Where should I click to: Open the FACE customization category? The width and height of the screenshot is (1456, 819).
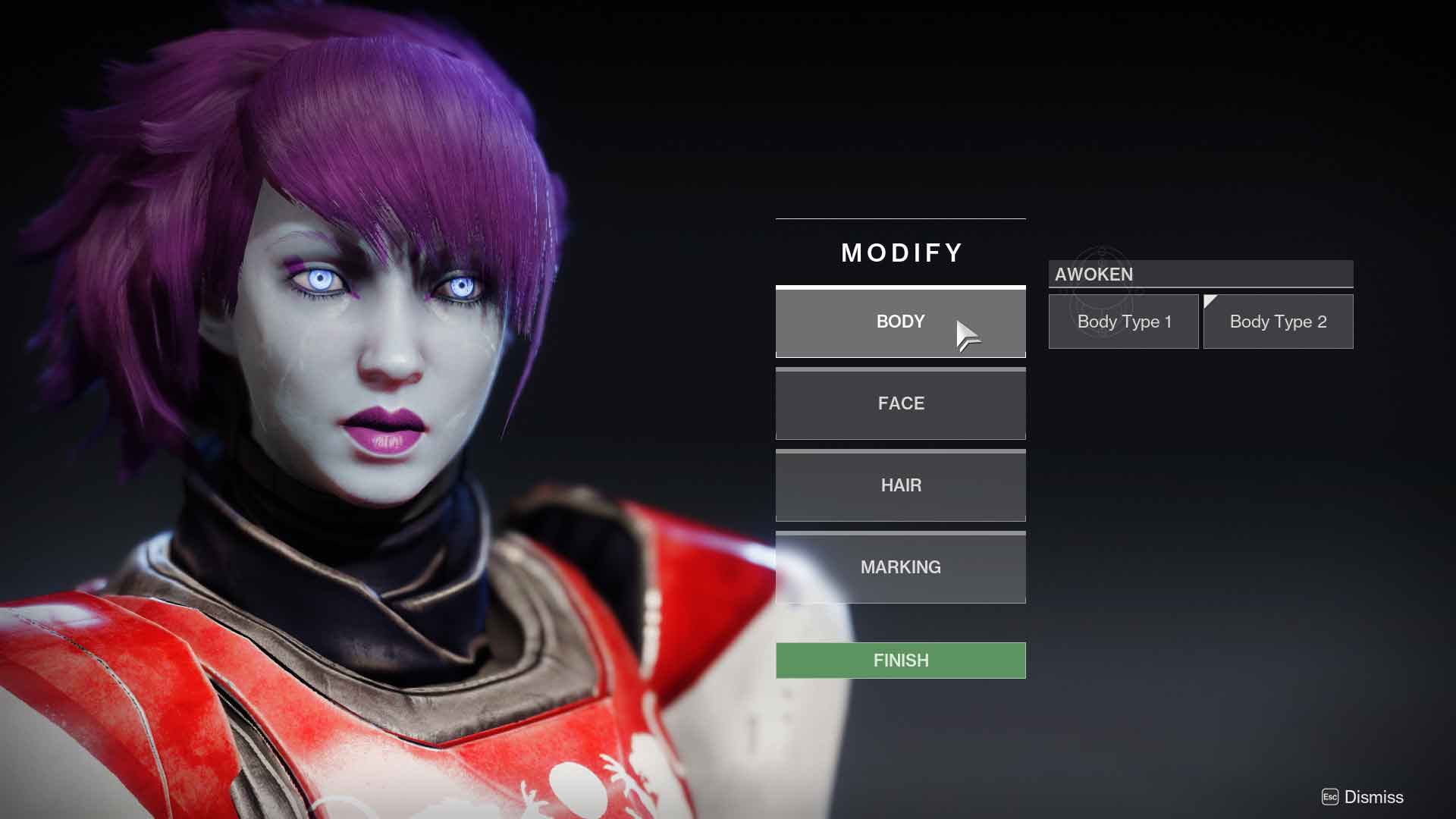pyautogui.click(x=900, y=403)
